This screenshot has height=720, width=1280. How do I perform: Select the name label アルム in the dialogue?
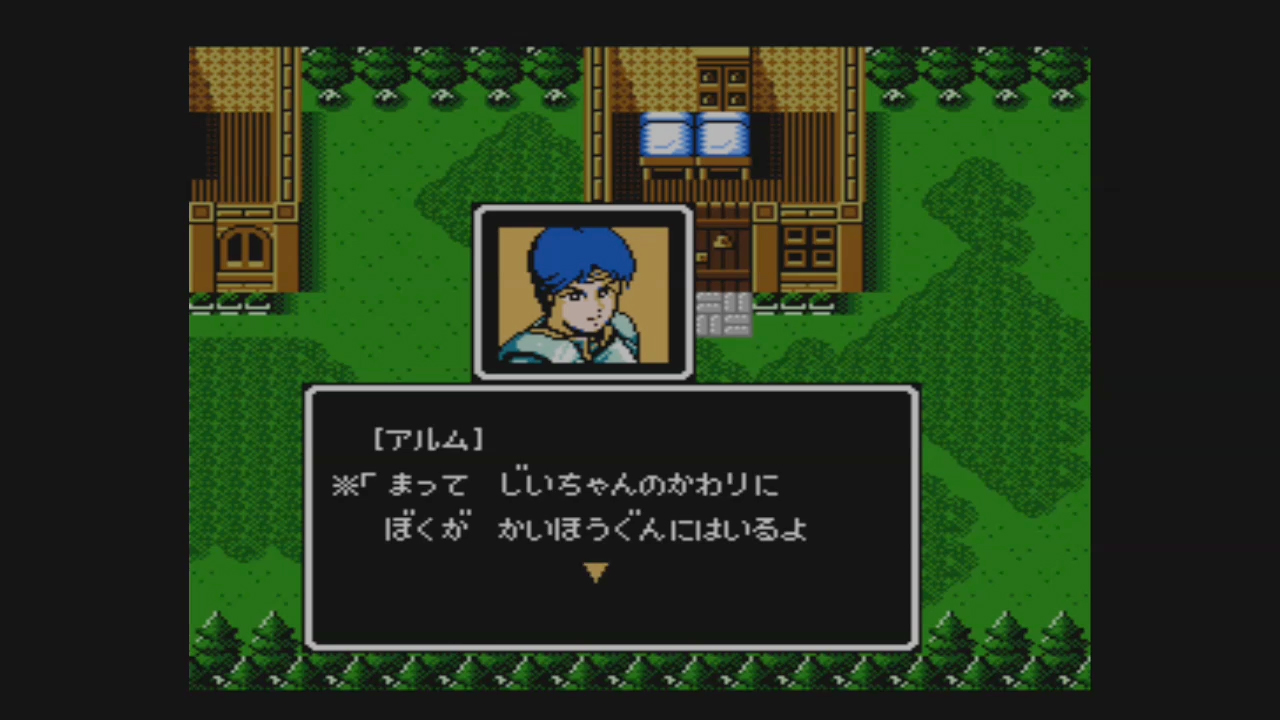428,437
